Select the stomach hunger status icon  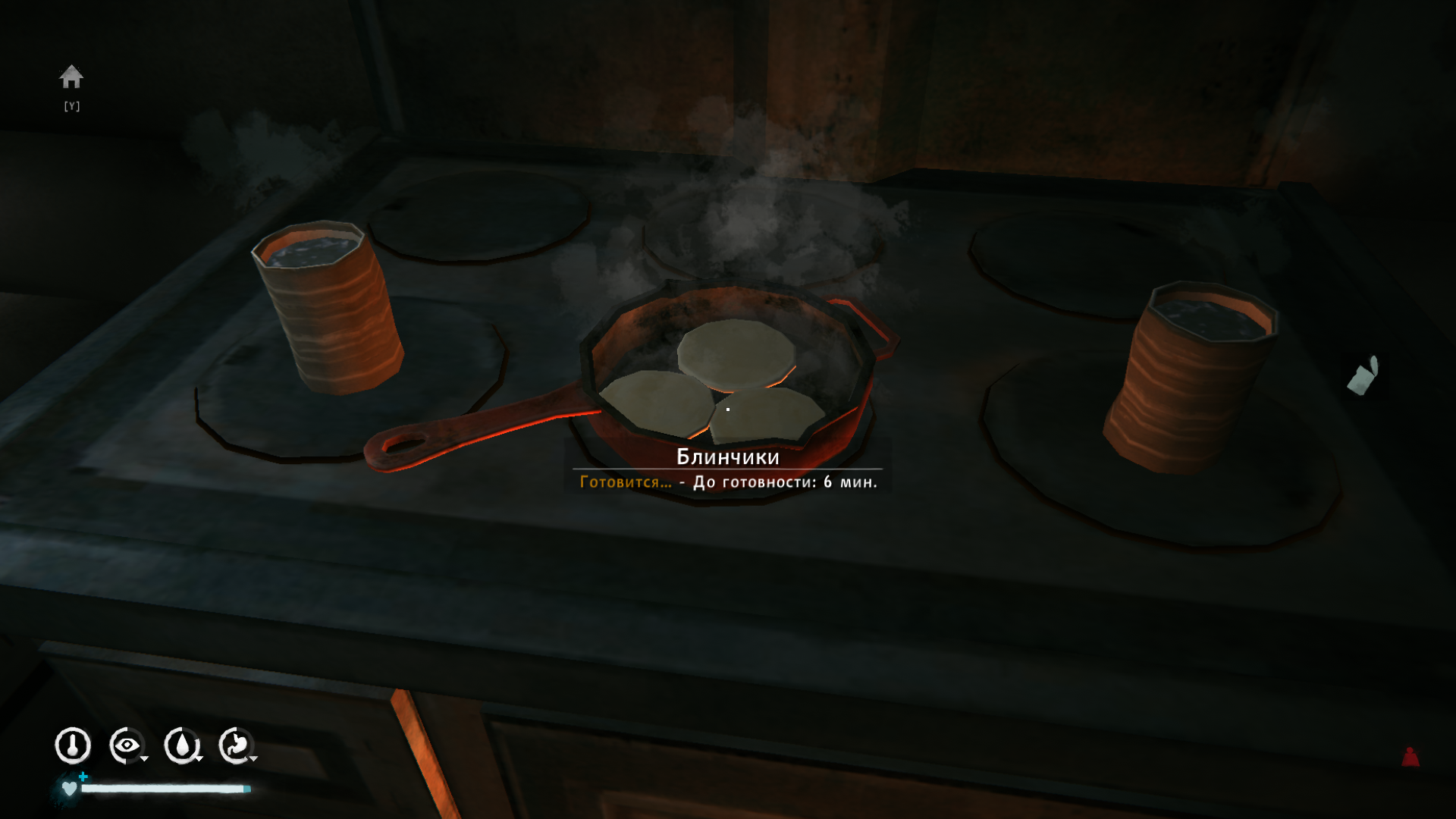point(237,745)
